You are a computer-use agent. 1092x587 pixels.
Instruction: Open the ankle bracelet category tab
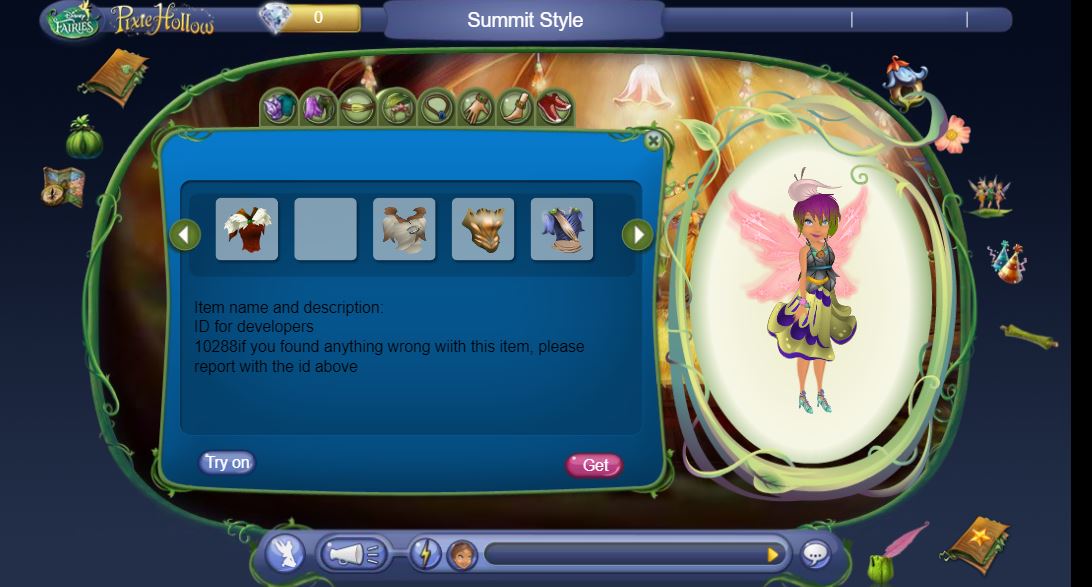point(514,107)
